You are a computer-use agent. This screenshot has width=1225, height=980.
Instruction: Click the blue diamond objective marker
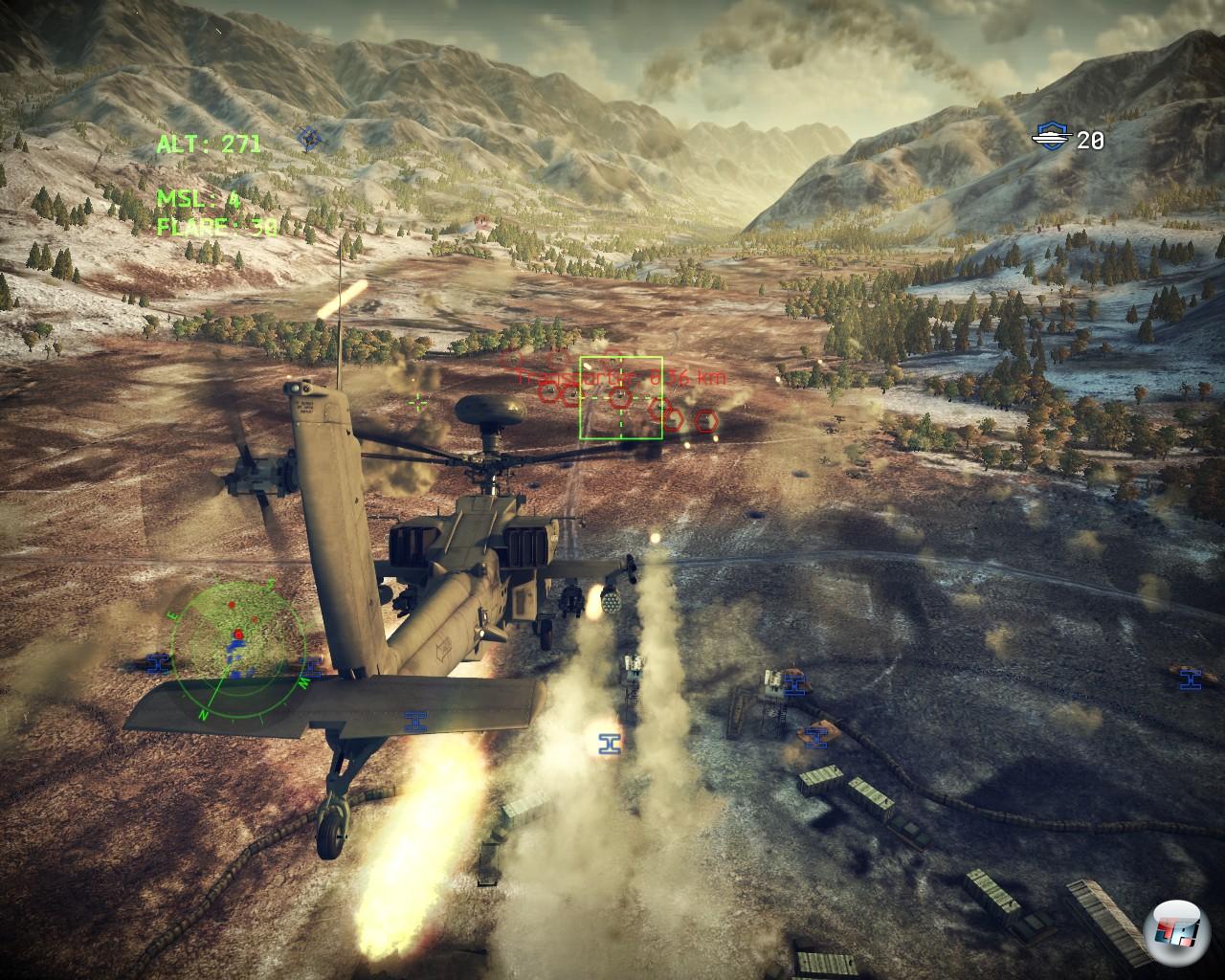(x=307, y=139)
